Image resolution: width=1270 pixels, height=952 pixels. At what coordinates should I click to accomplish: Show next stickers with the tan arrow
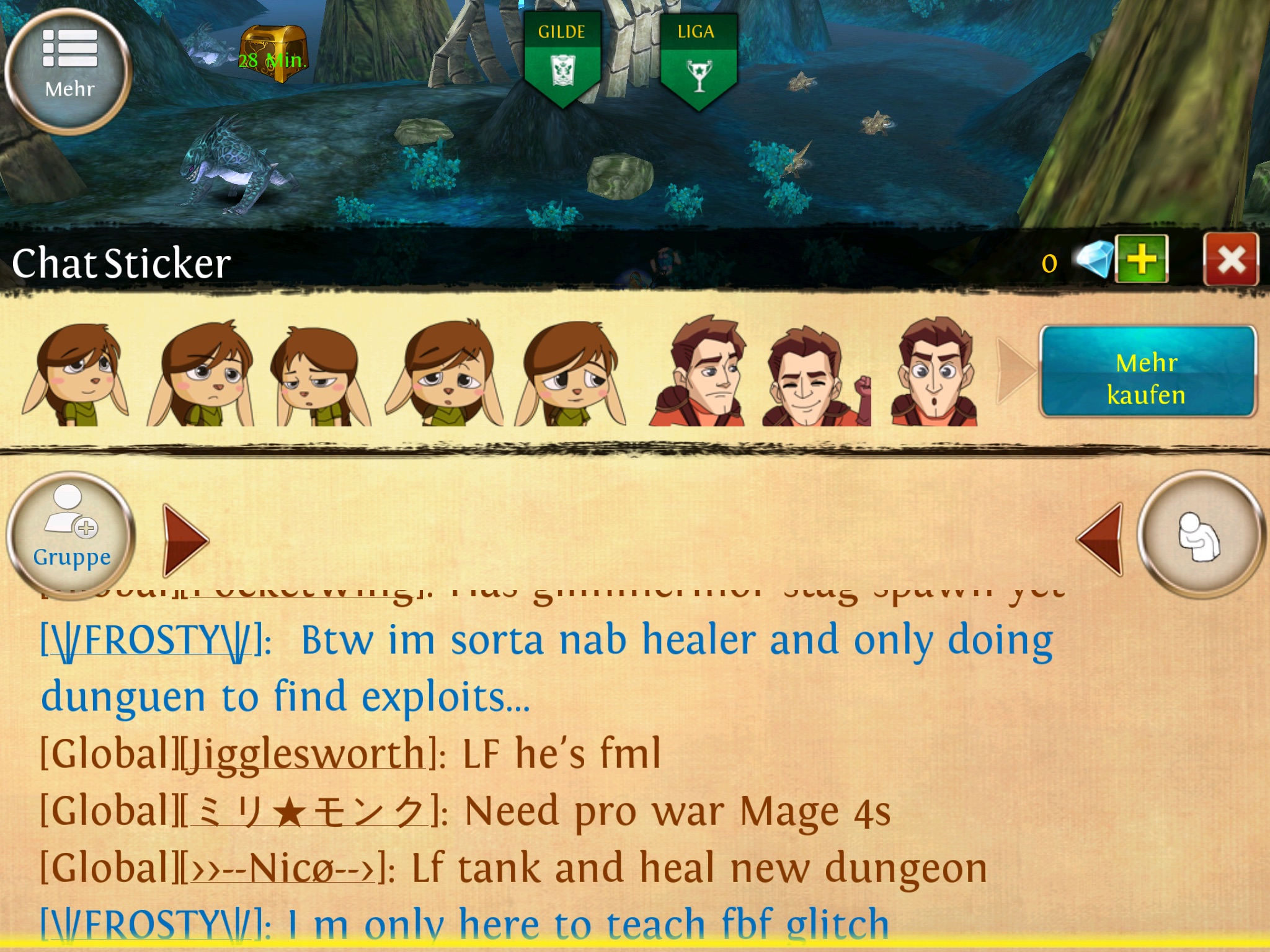[1014, 370]
